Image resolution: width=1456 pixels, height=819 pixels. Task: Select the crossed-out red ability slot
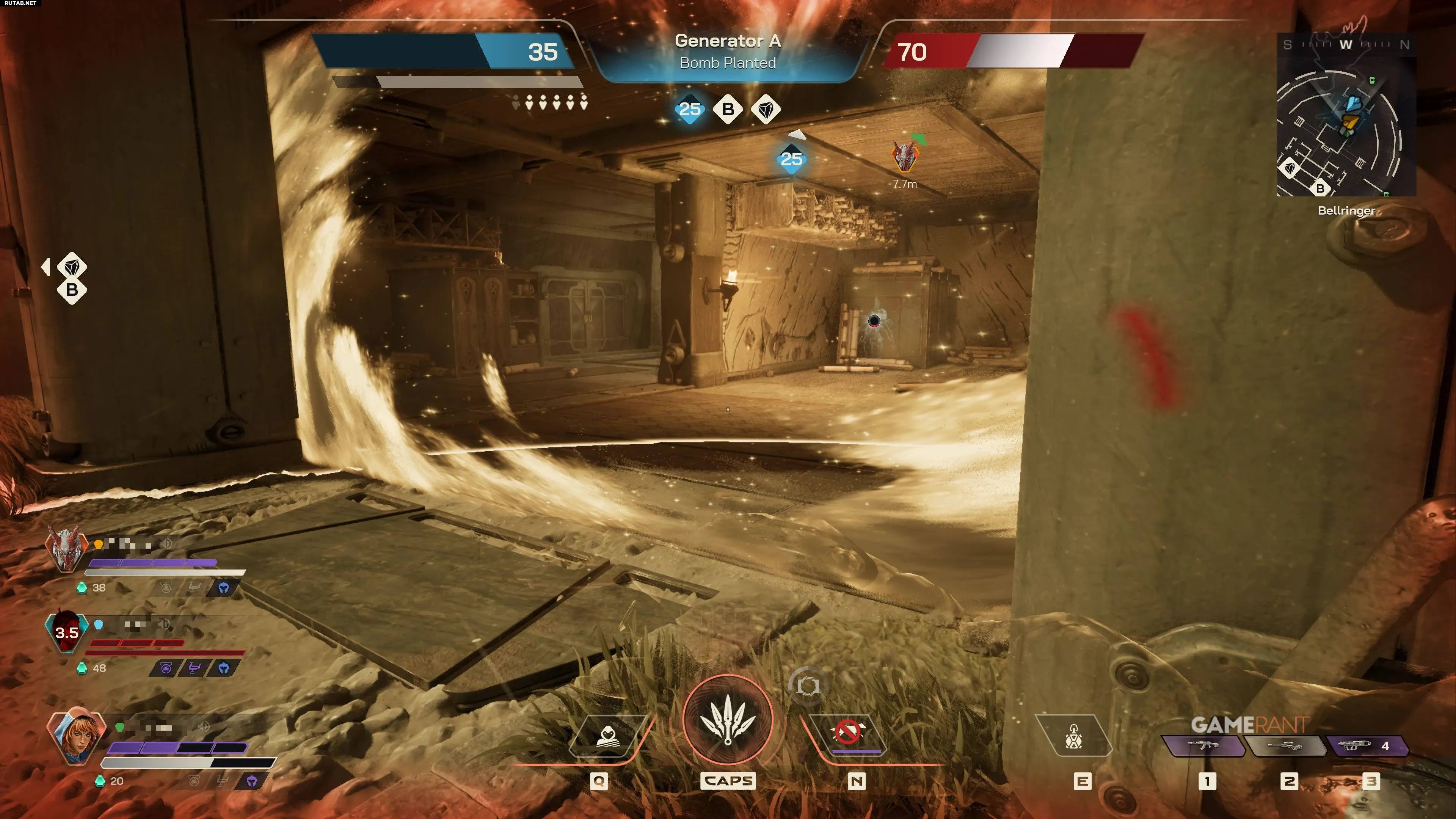(848, 734)
